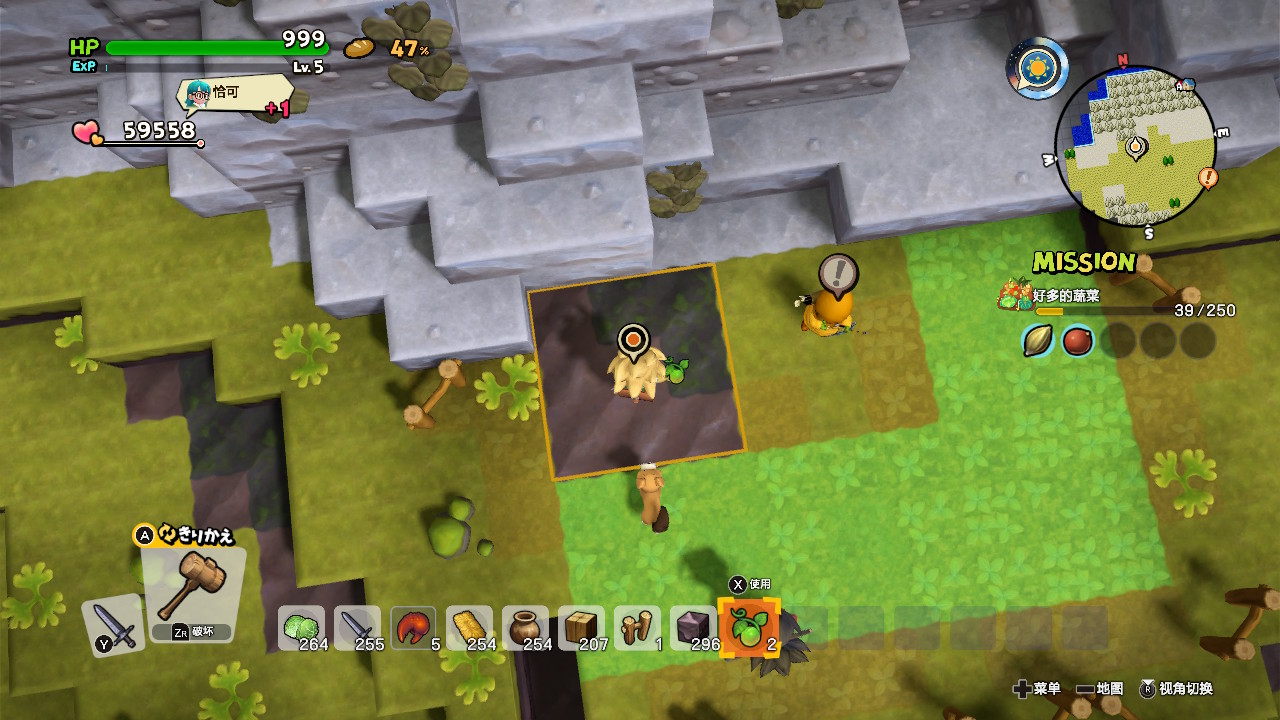Select the cabbage hotbar slot
1280x720 pixels.
301,628
